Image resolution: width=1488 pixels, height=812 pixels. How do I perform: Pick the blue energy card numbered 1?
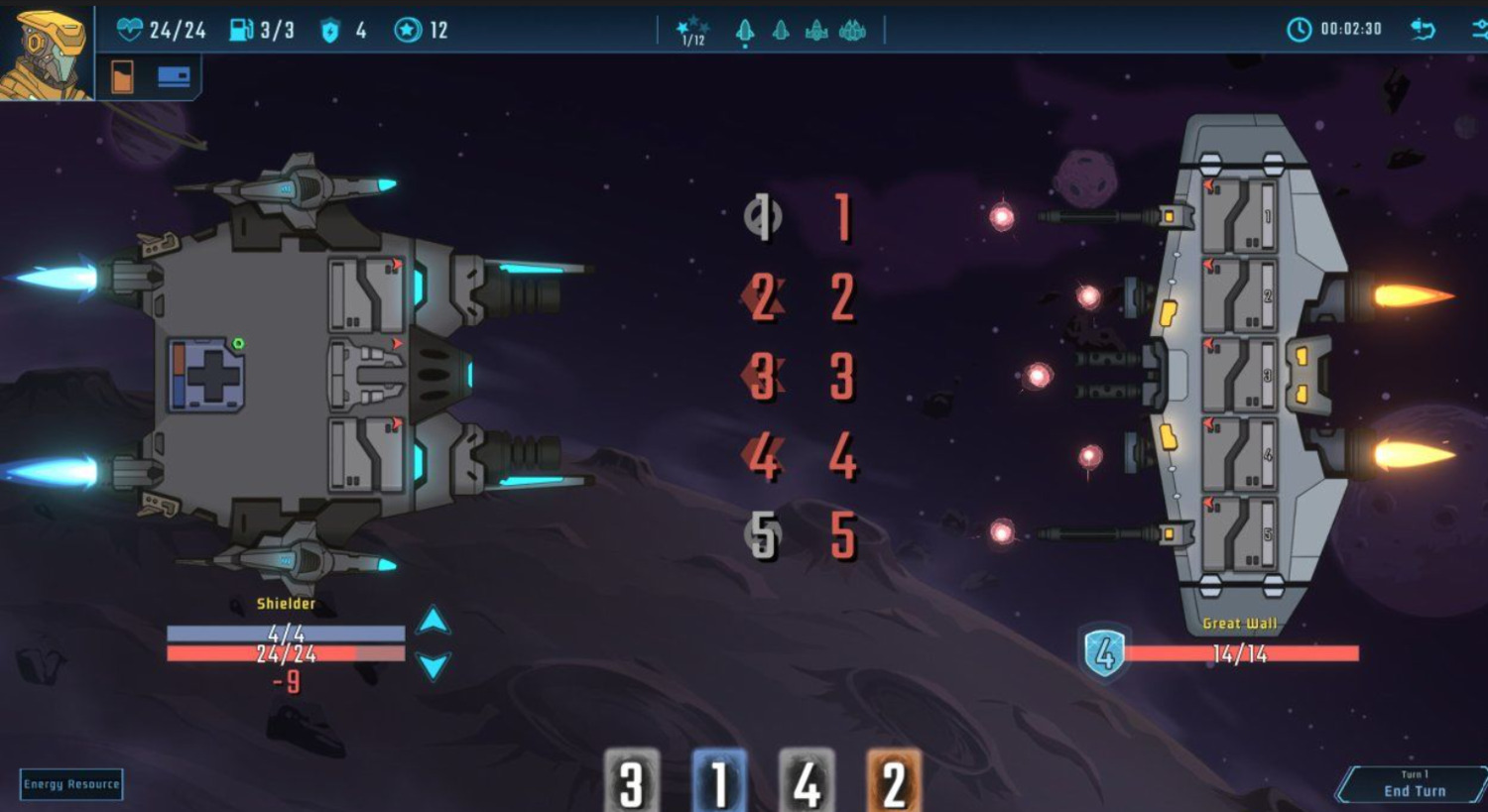click(718, 781)
